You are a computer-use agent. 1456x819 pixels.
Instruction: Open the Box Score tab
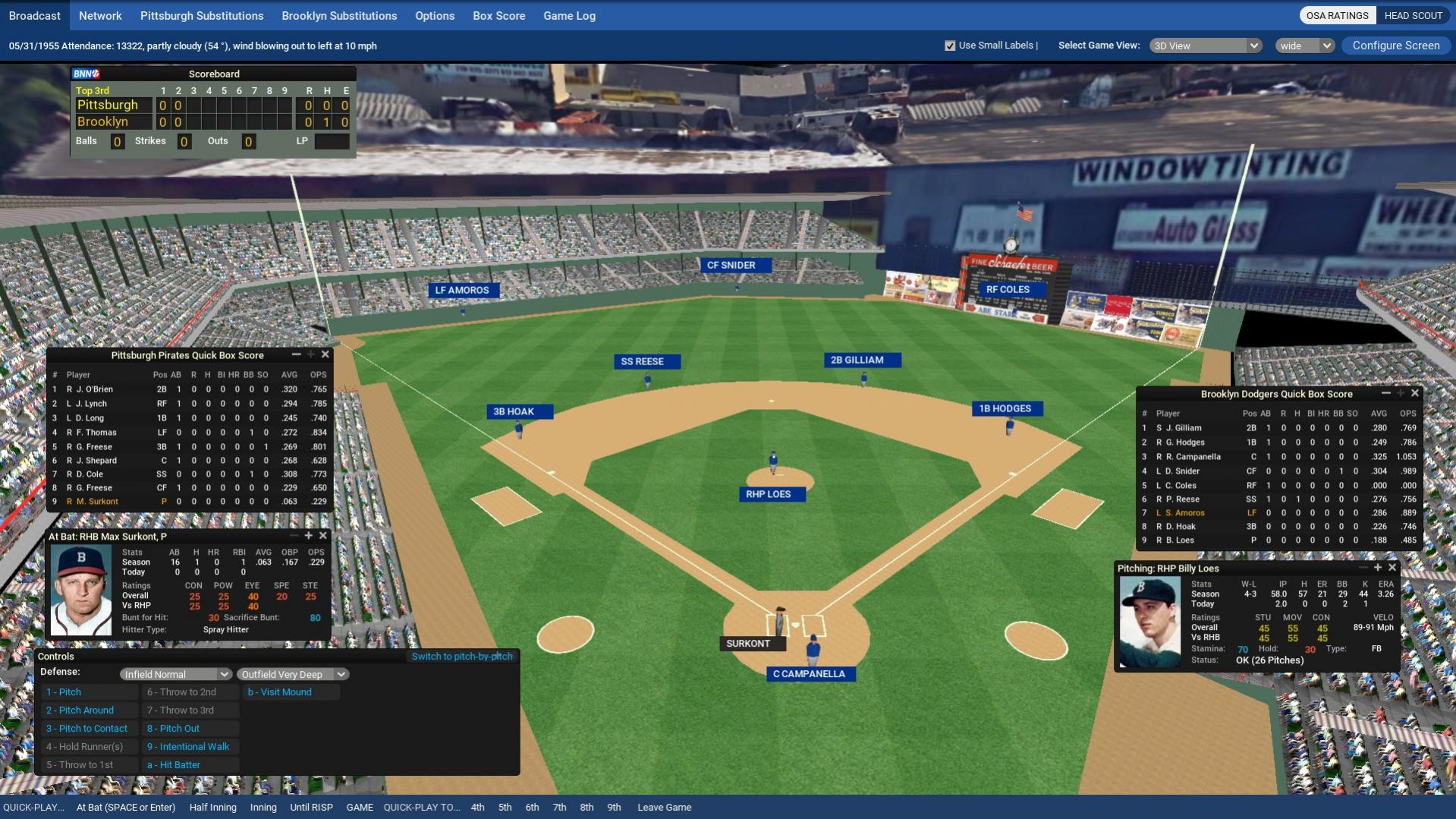498,15
